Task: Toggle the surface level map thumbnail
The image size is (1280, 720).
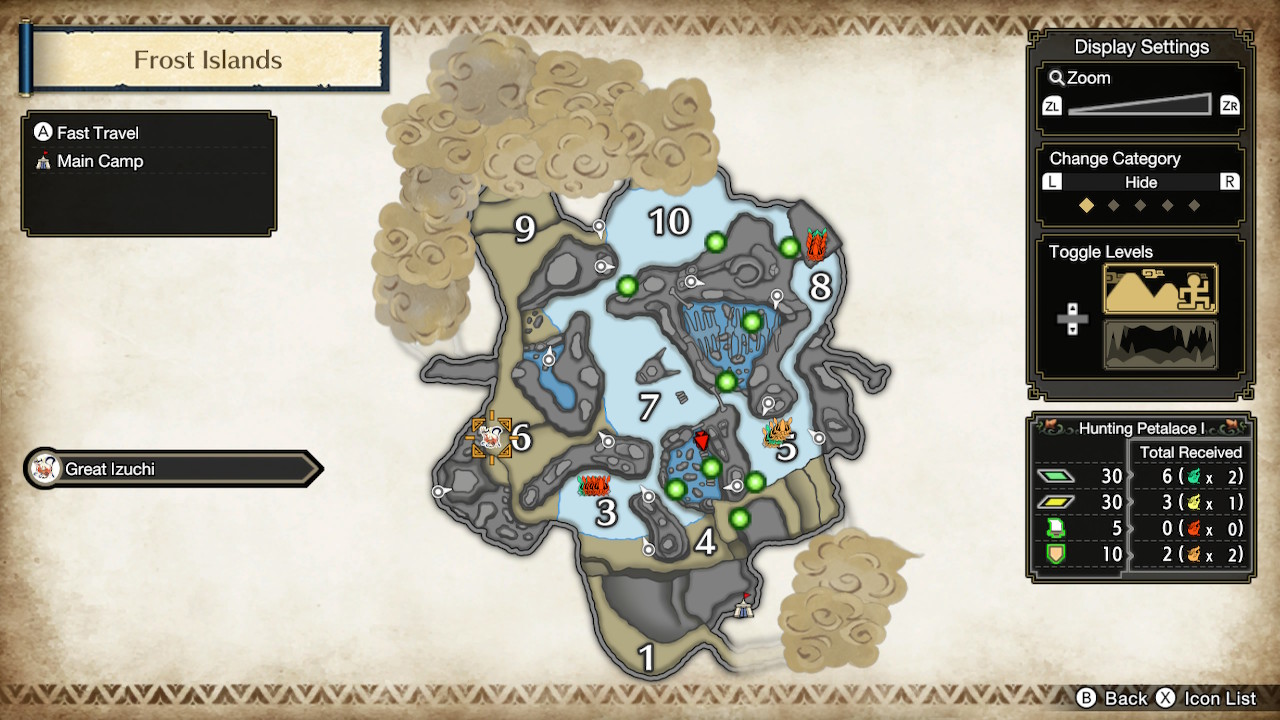Action: [x=1159, y=289]
